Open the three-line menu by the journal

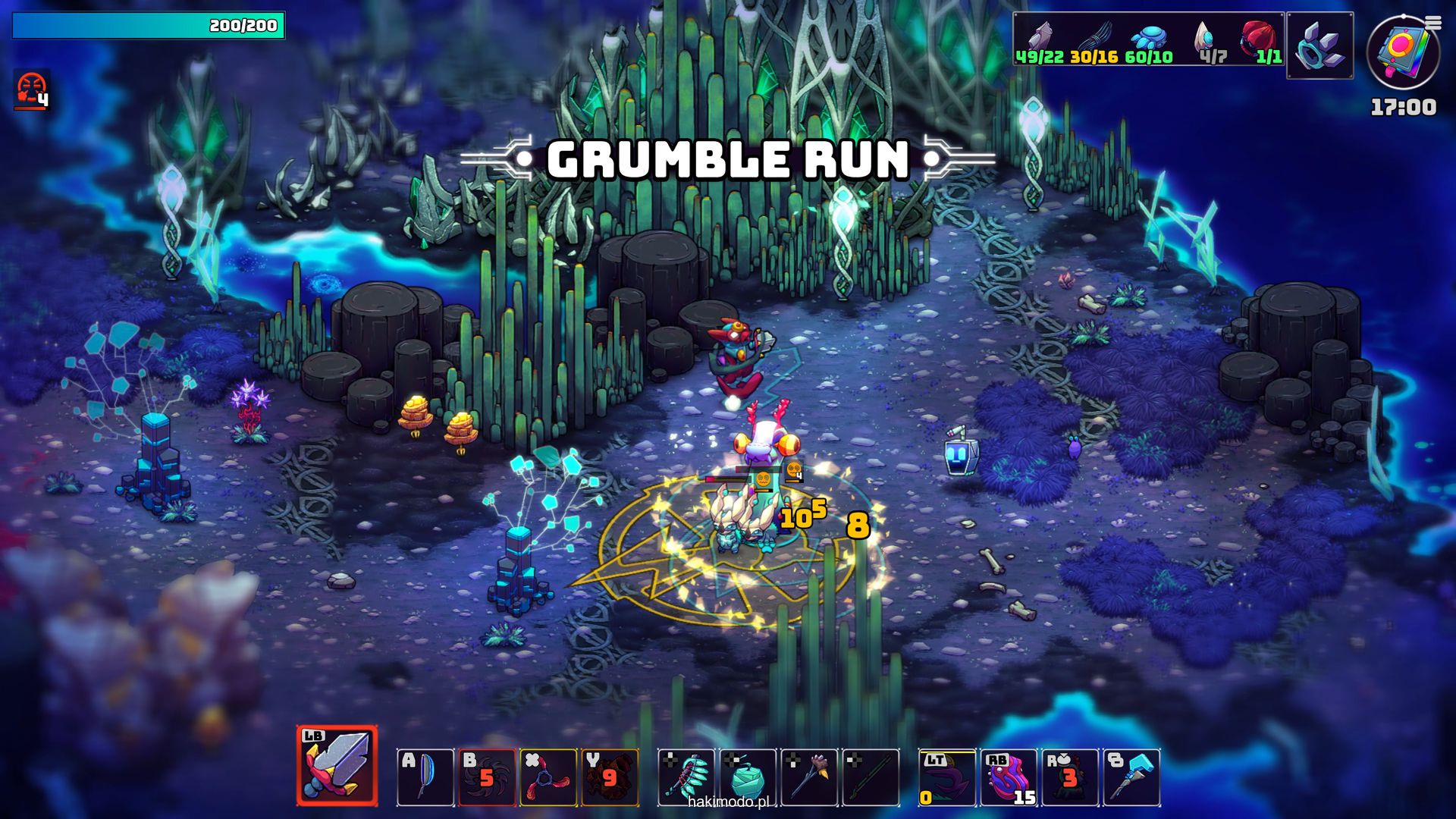pos(1432,24)
